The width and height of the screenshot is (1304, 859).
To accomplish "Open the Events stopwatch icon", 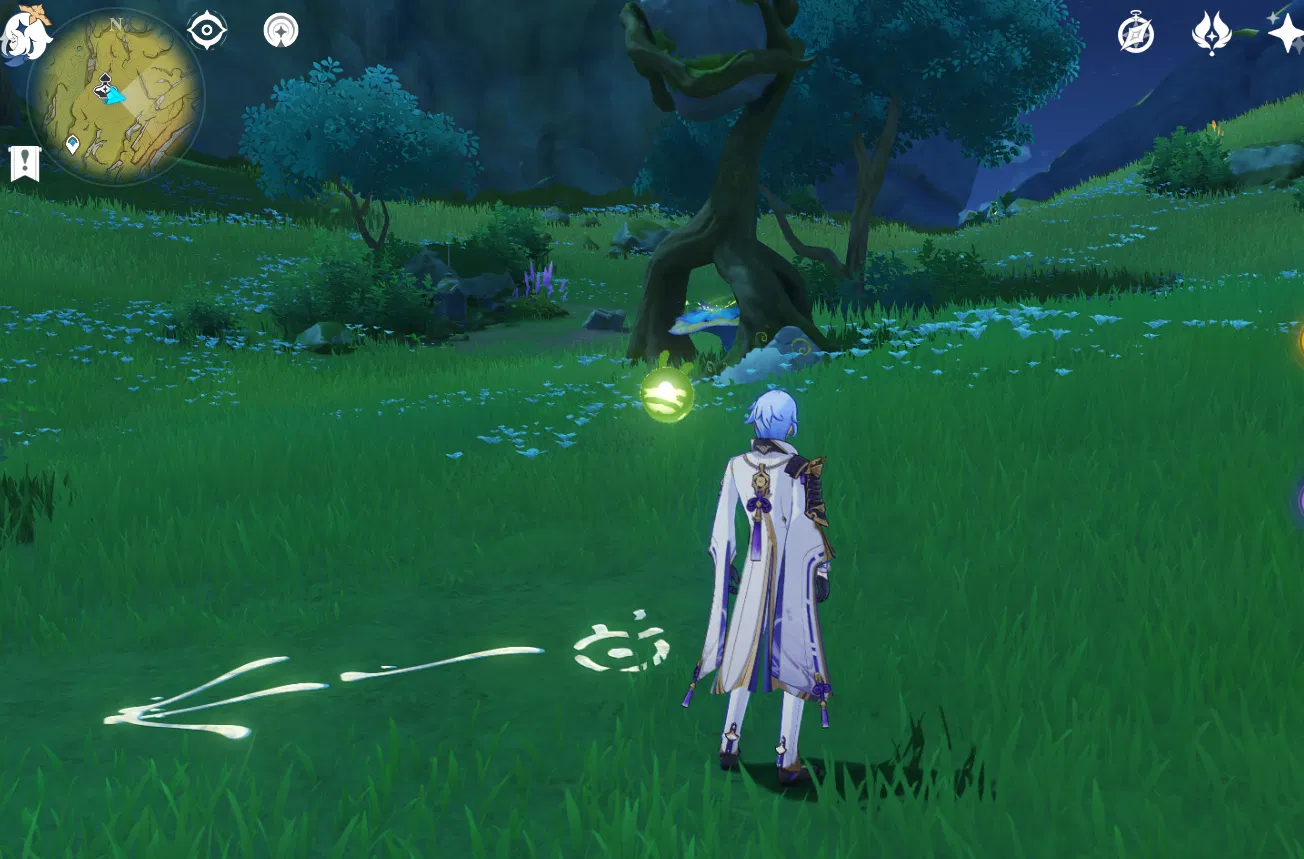I will (x=1136, y=30).
